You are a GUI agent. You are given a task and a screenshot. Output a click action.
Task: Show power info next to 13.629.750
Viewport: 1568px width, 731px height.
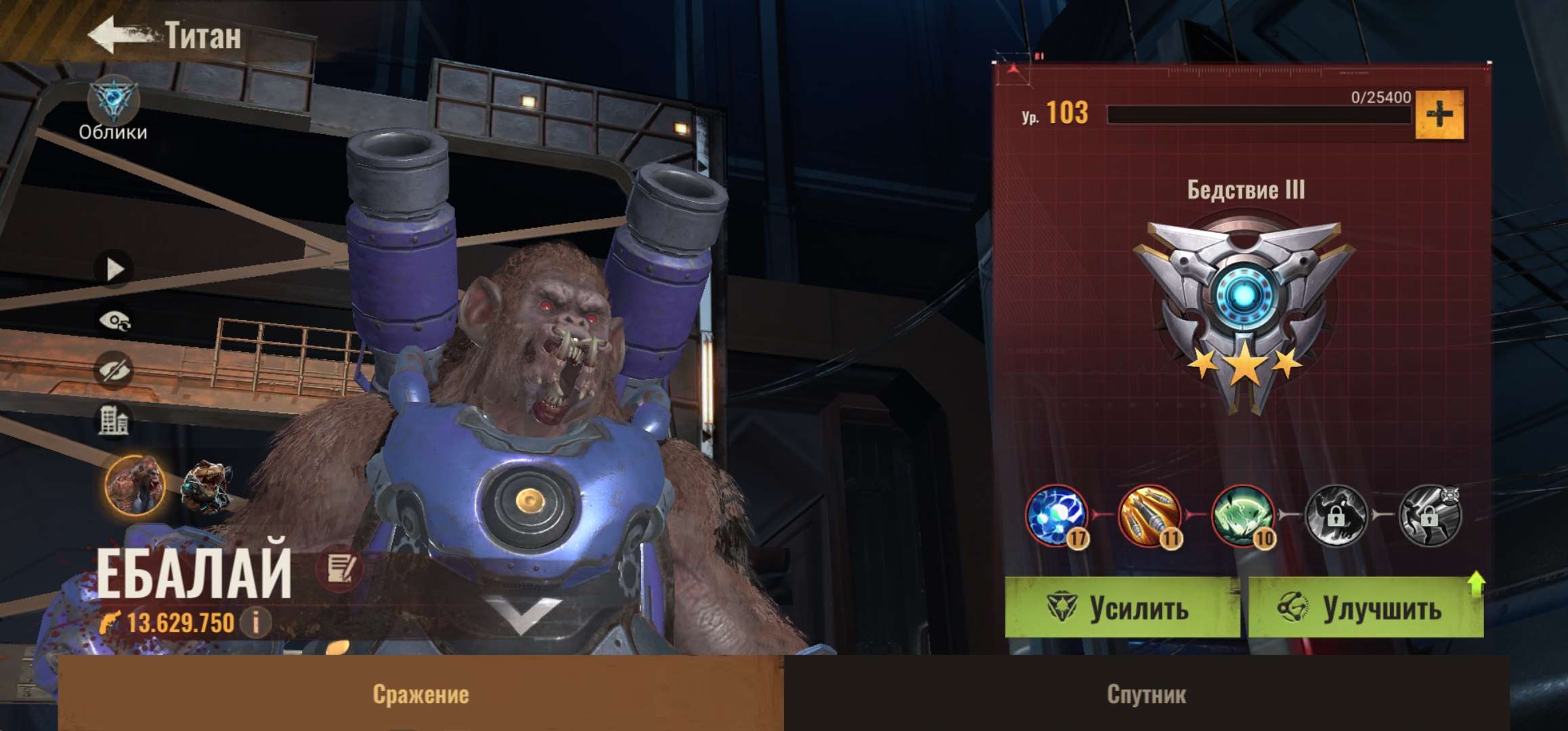[x=257, y=622]
